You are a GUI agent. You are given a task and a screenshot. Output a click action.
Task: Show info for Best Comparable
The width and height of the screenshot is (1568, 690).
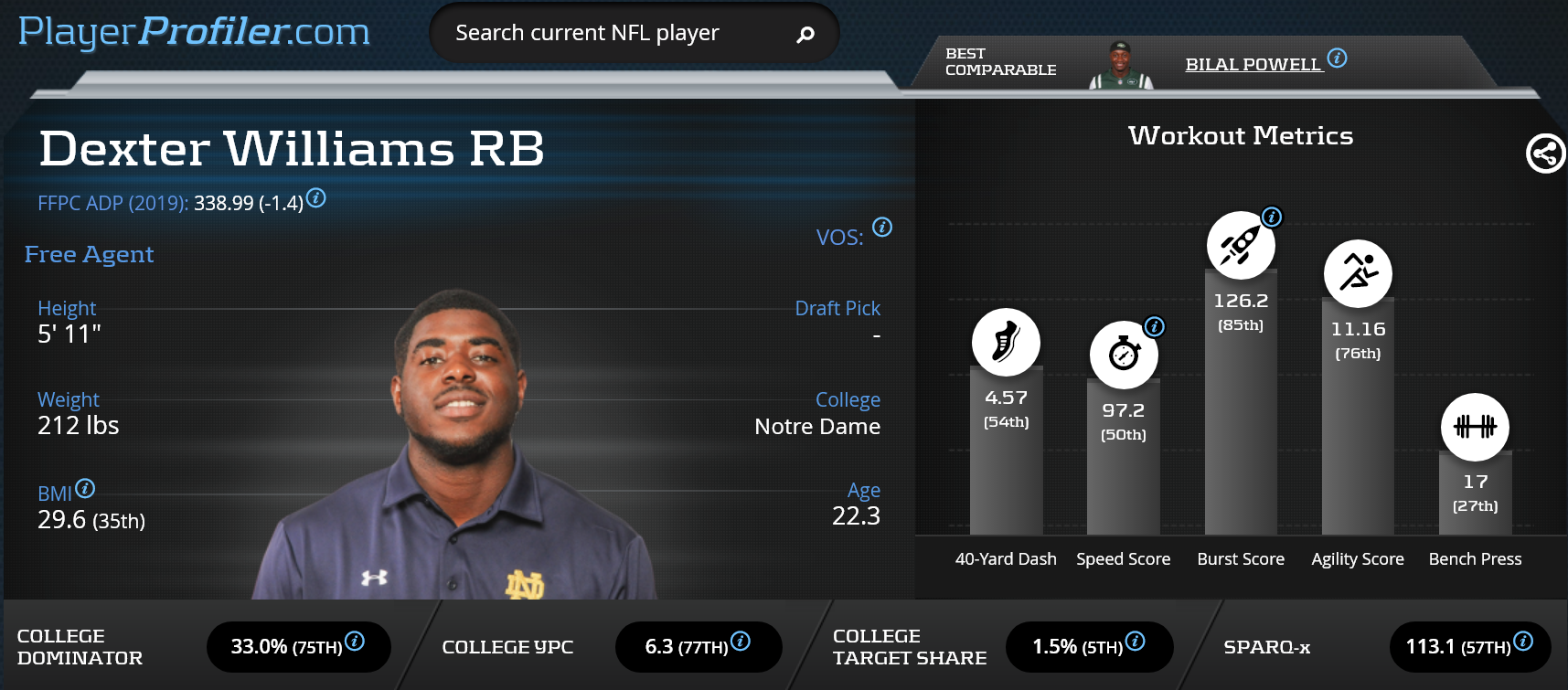1337,58
